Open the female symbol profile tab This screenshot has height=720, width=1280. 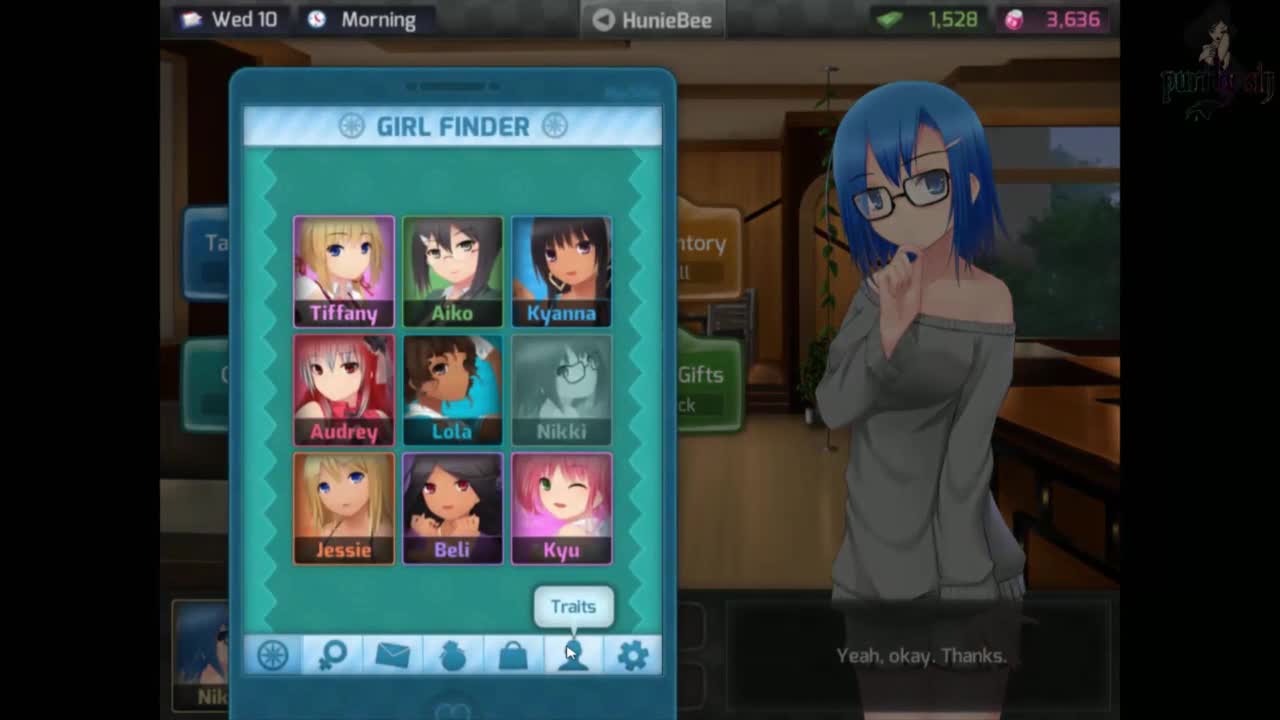[x=333, y=655]
